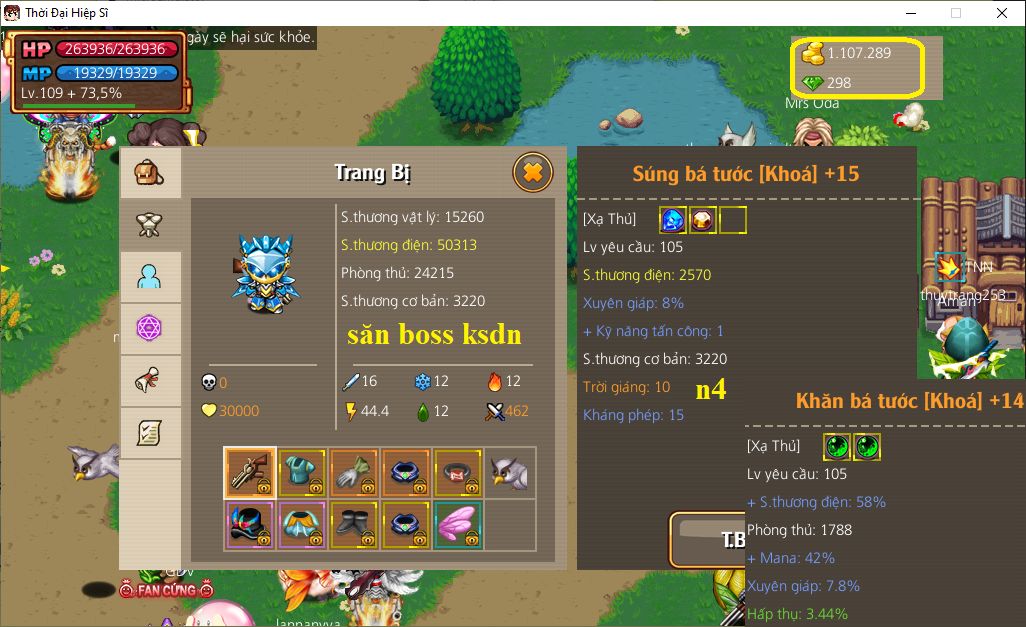Click the gold coin currency icon
This screenshot has height=627, width=1026.
point(813,54)
